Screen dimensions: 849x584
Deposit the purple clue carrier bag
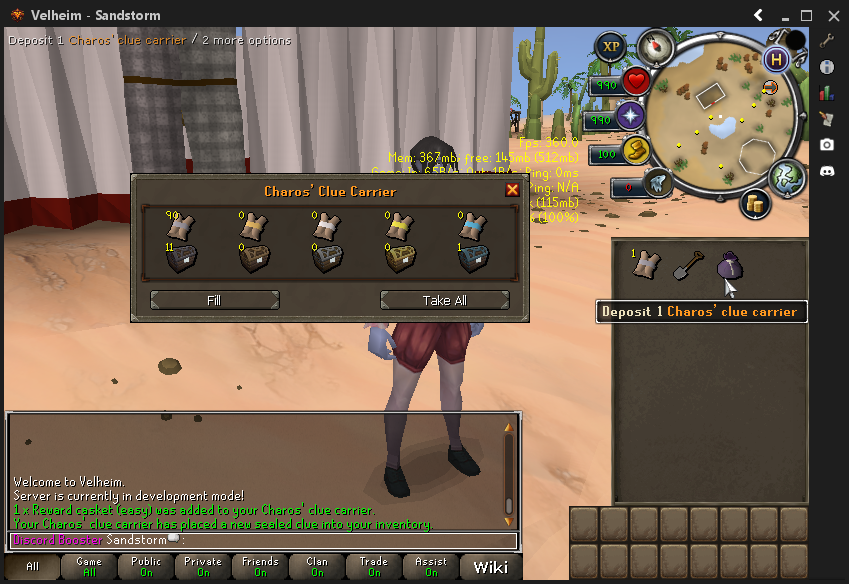729,267
